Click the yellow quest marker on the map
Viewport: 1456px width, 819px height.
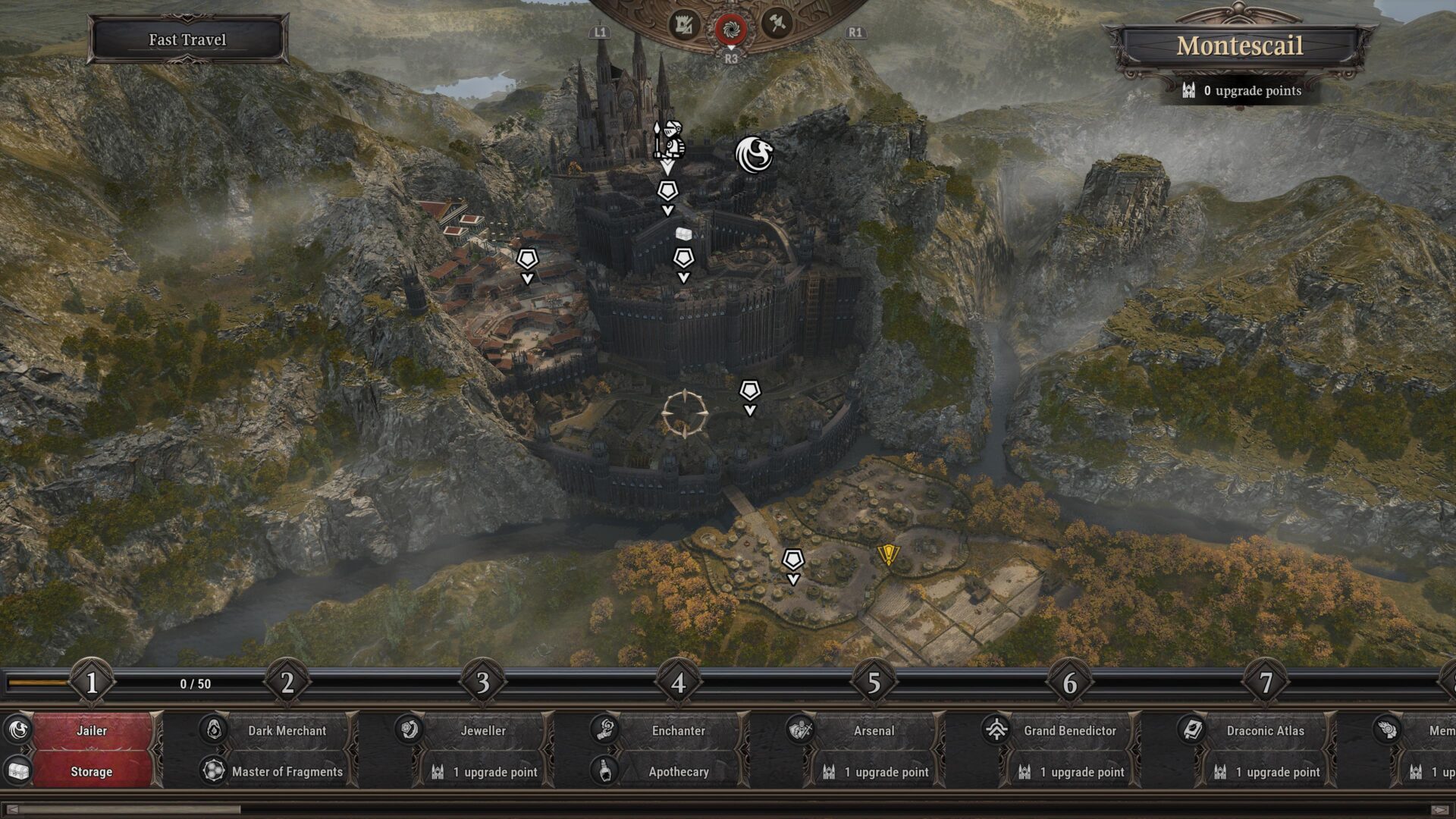pyautogui.click(x=887, y=555)
